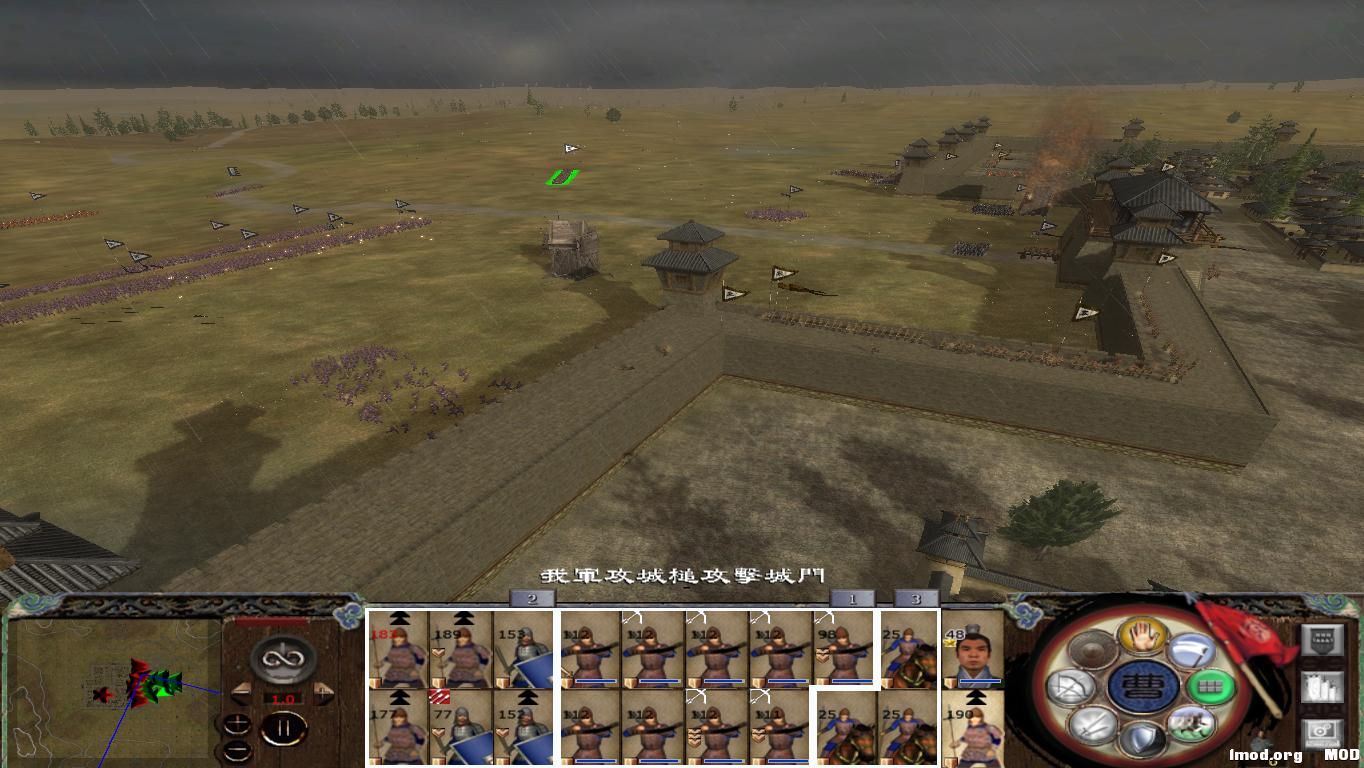The image size is (1364, 768).
Task: Increase battle speed with the right arrow
Action: click(x=322, y=692)
